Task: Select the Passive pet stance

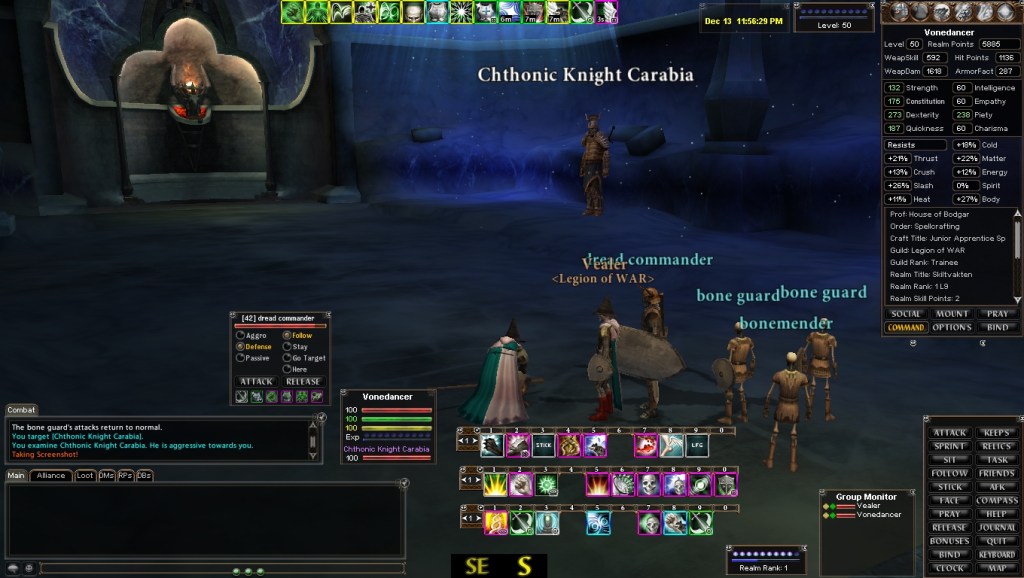Action: coord(240,357)
